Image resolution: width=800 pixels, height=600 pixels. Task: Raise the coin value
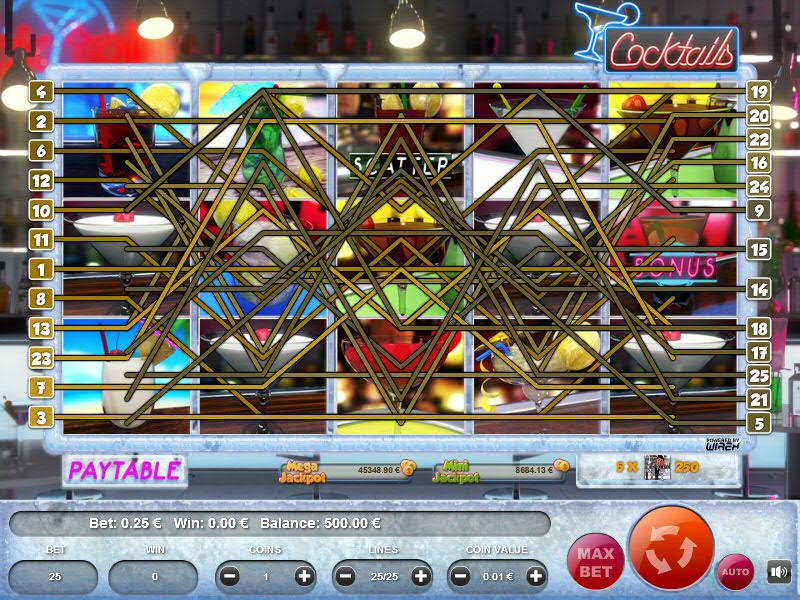pos(536,576)
